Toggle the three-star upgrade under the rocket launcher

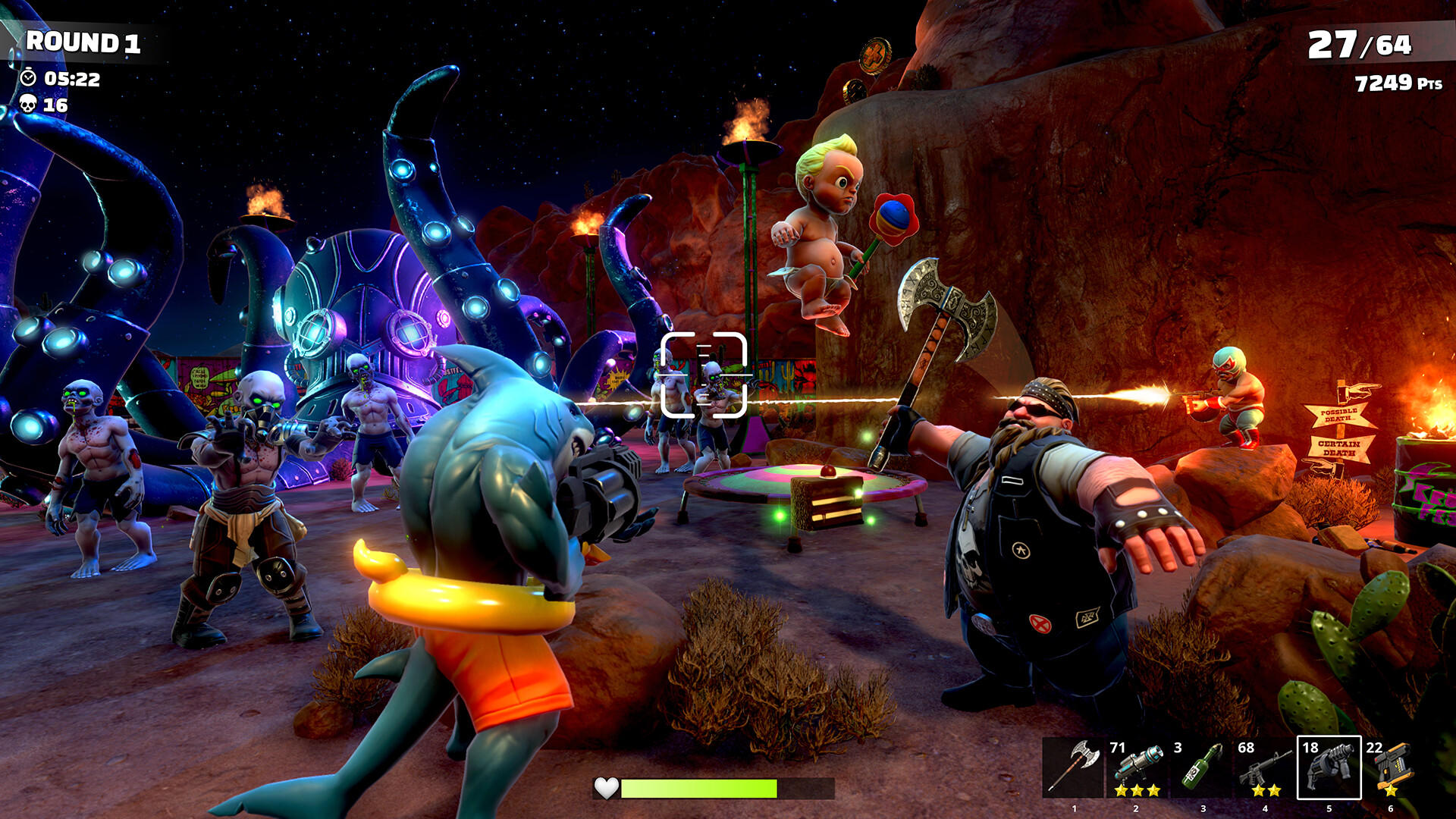click(x=1137, y=790)
